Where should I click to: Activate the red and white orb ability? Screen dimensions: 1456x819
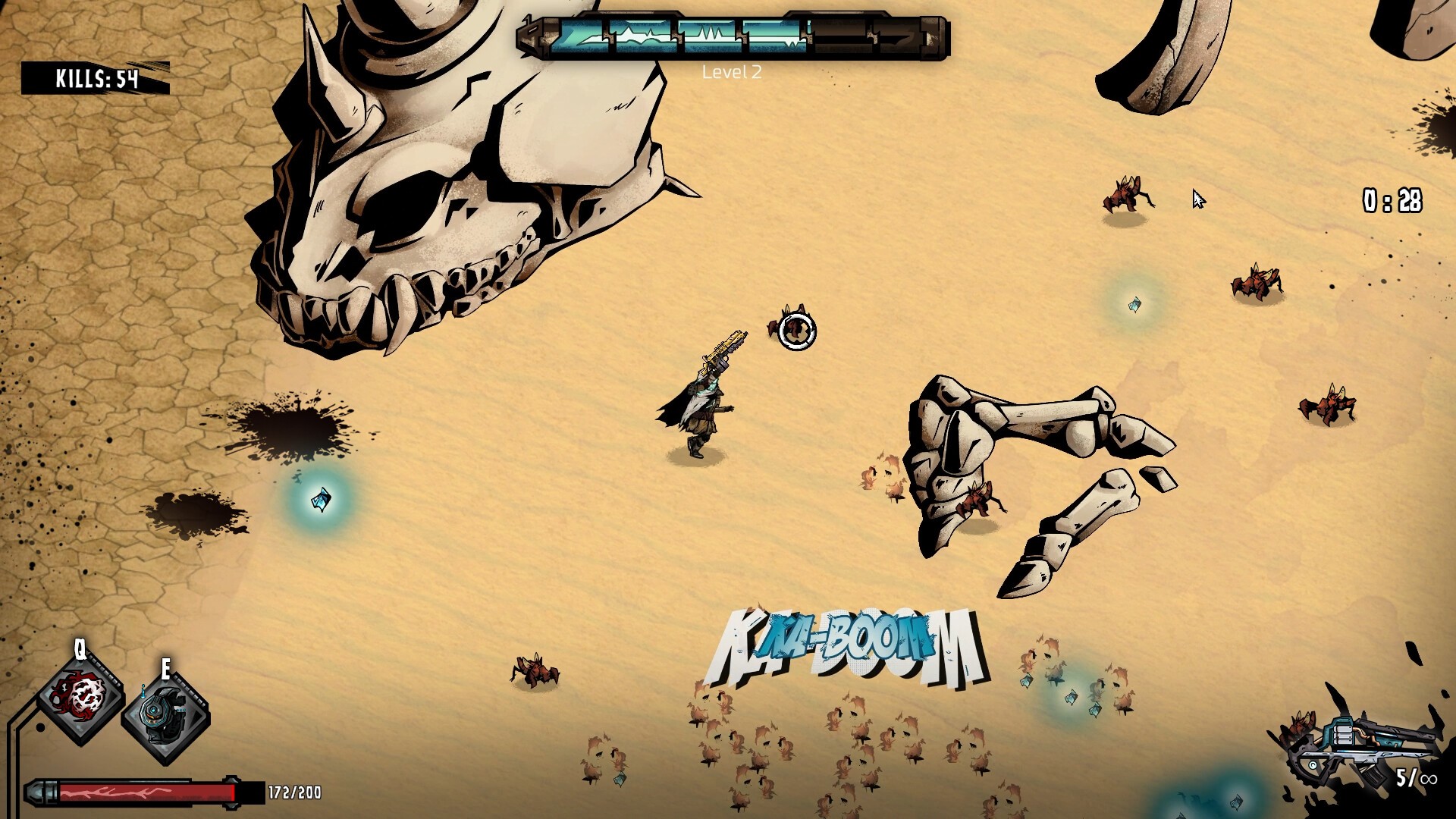[81, 696]
